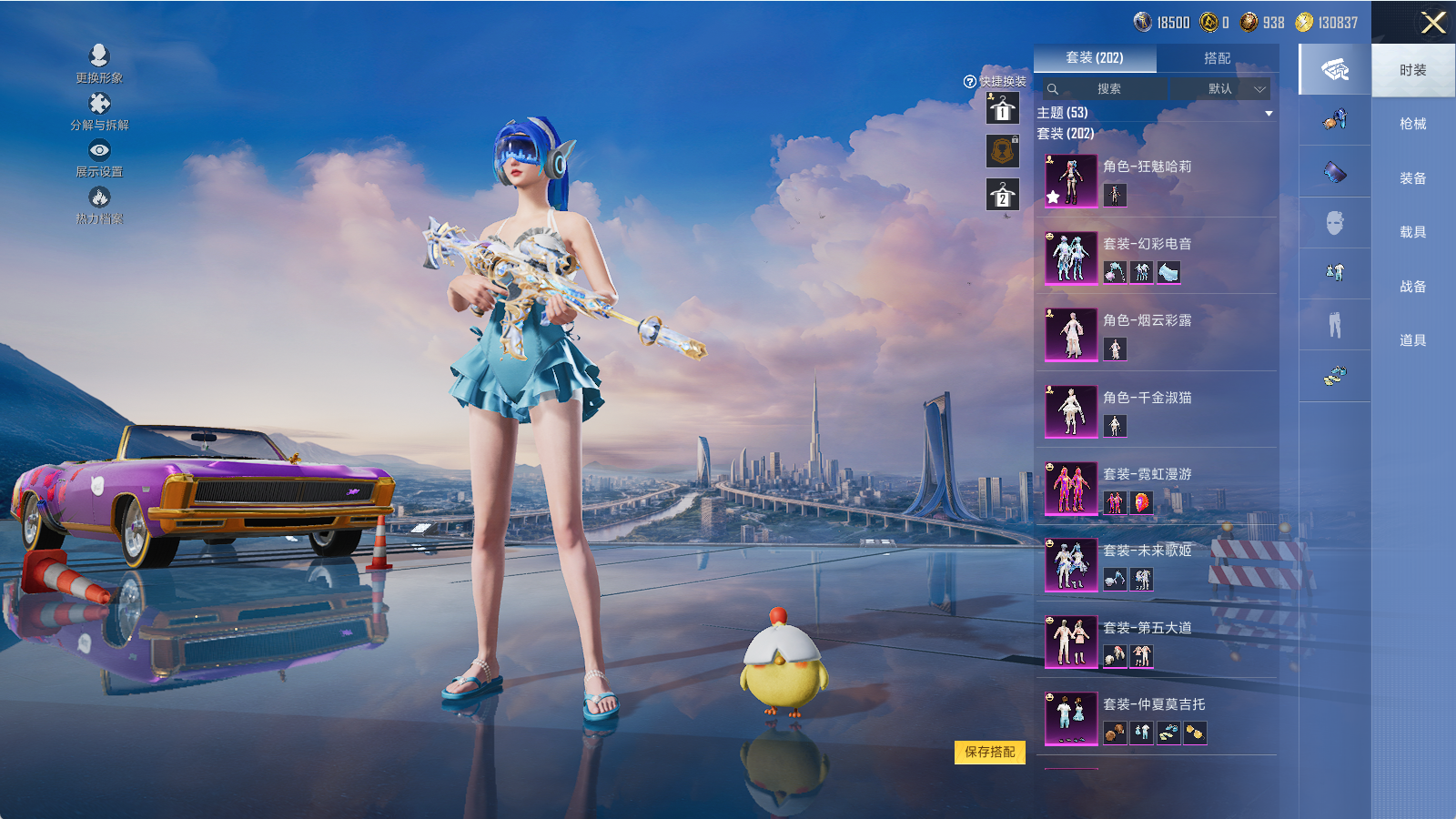Switch to the 搭配 outfit matching tab
The width and height of the screenshot is (1456, 819).
point(1217,58)
